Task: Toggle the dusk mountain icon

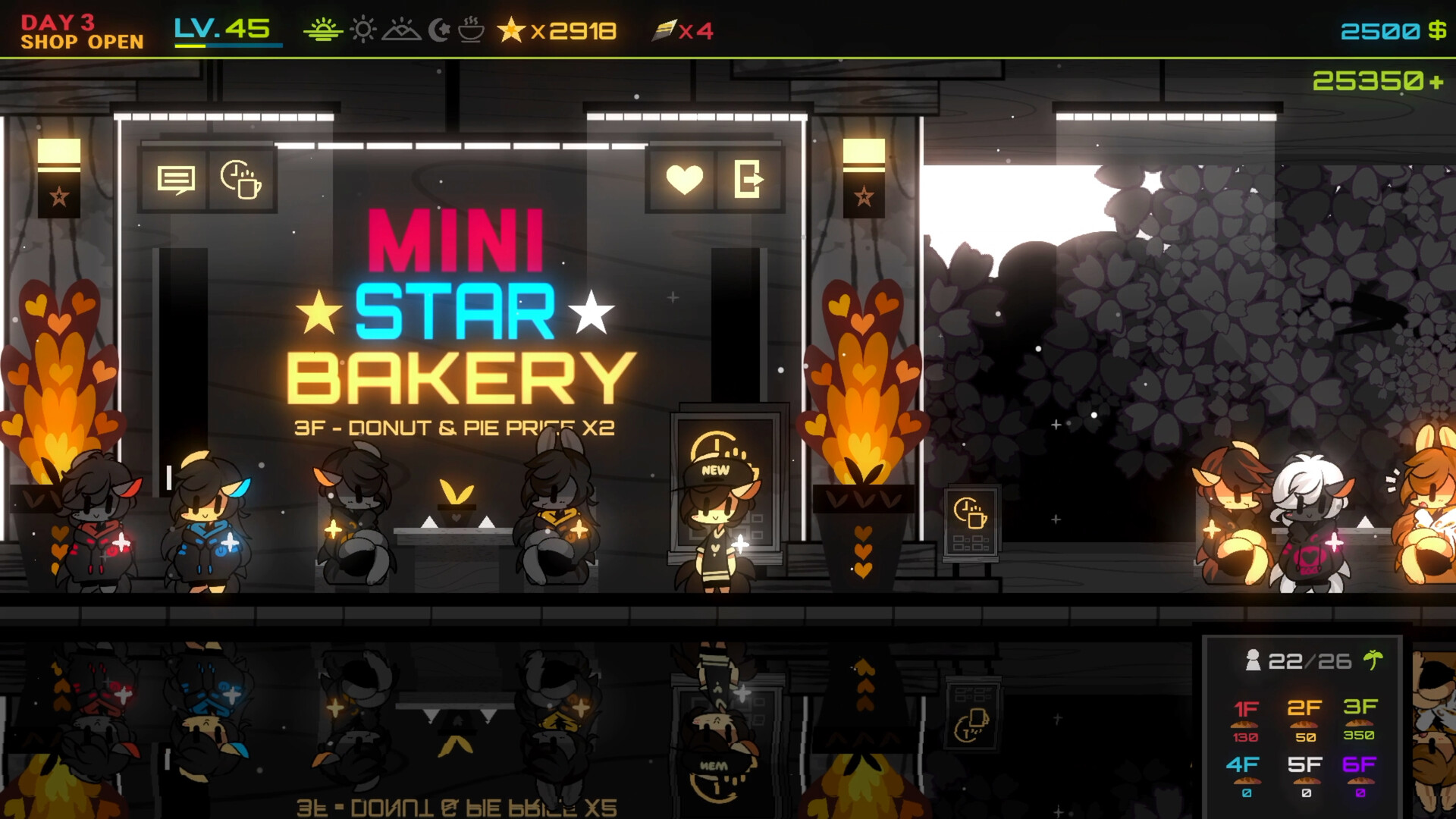Action: click(x=402, y=30)
